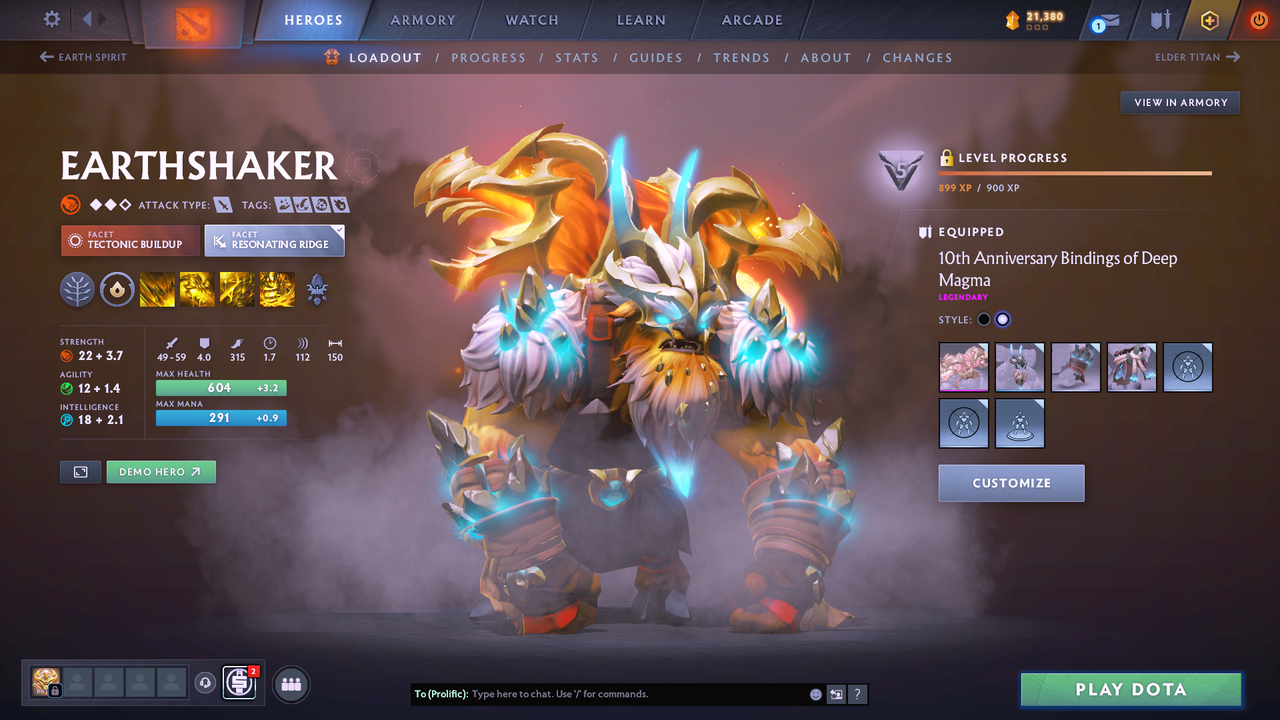Click the voice chat headset icon
This screenshot has width=1280, height=720.
205,683
